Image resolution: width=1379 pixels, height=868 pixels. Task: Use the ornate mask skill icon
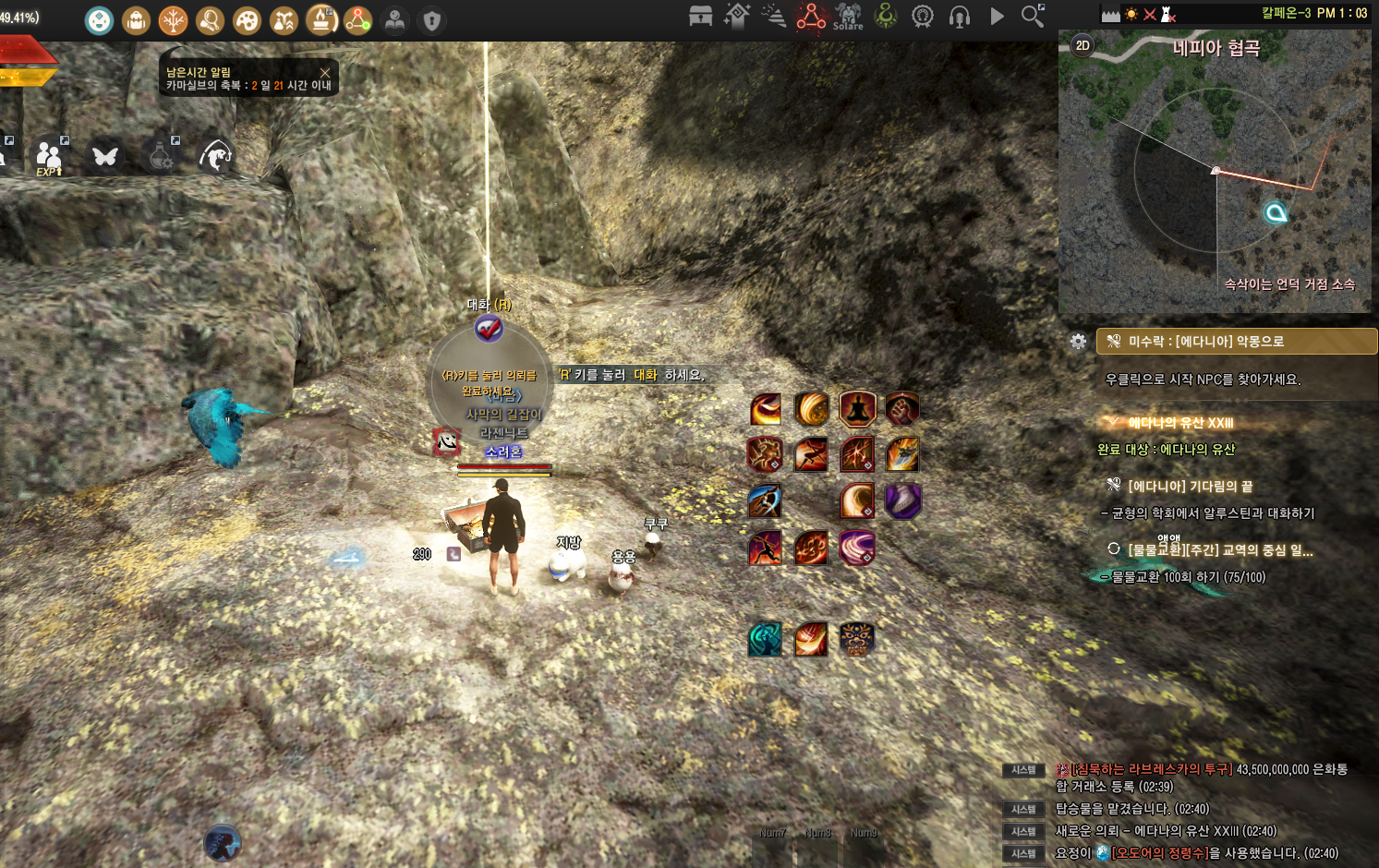point(857,639)
